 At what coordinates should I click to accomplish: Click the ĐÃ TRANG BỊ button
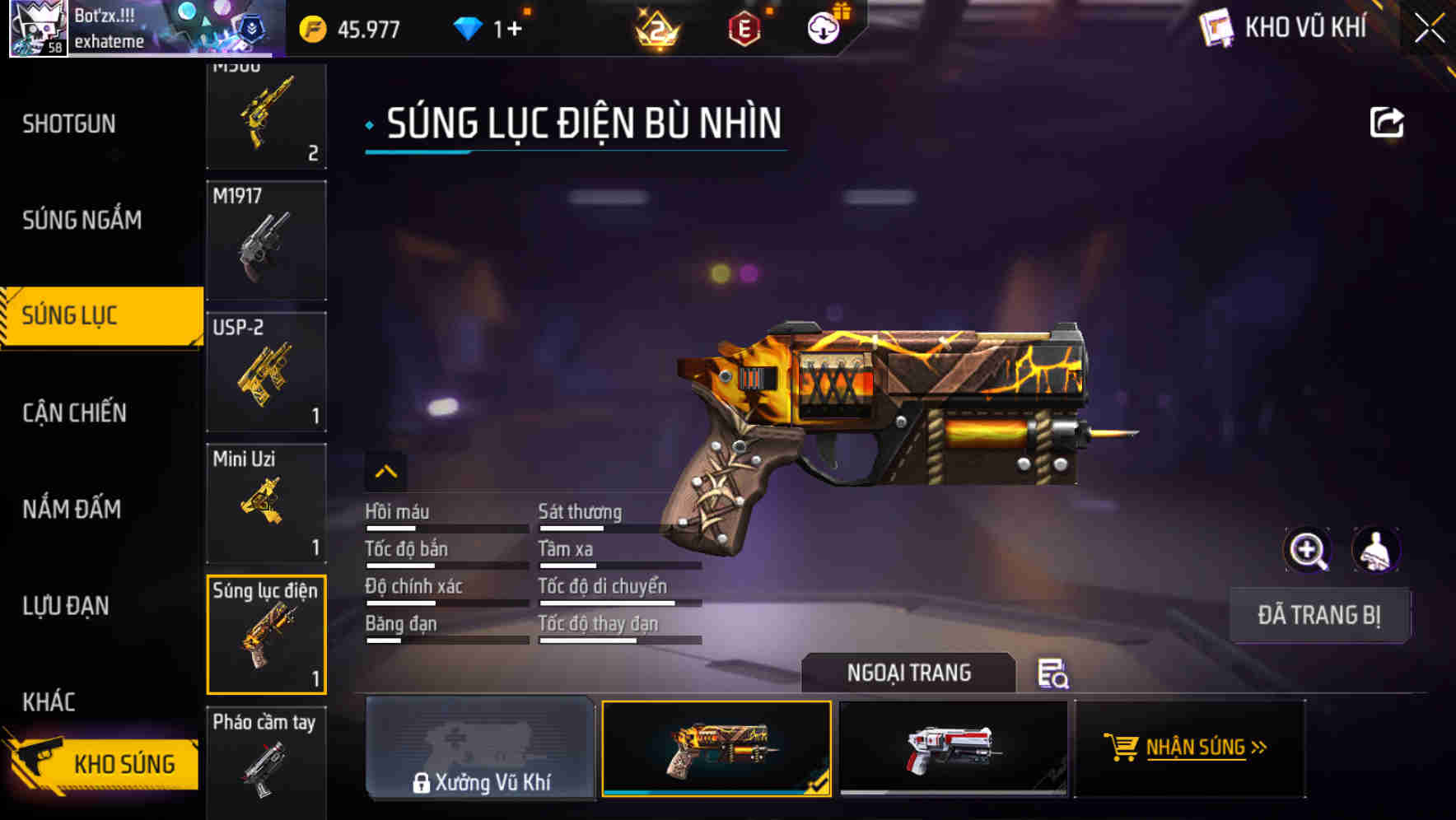[x=1319, y=615]
